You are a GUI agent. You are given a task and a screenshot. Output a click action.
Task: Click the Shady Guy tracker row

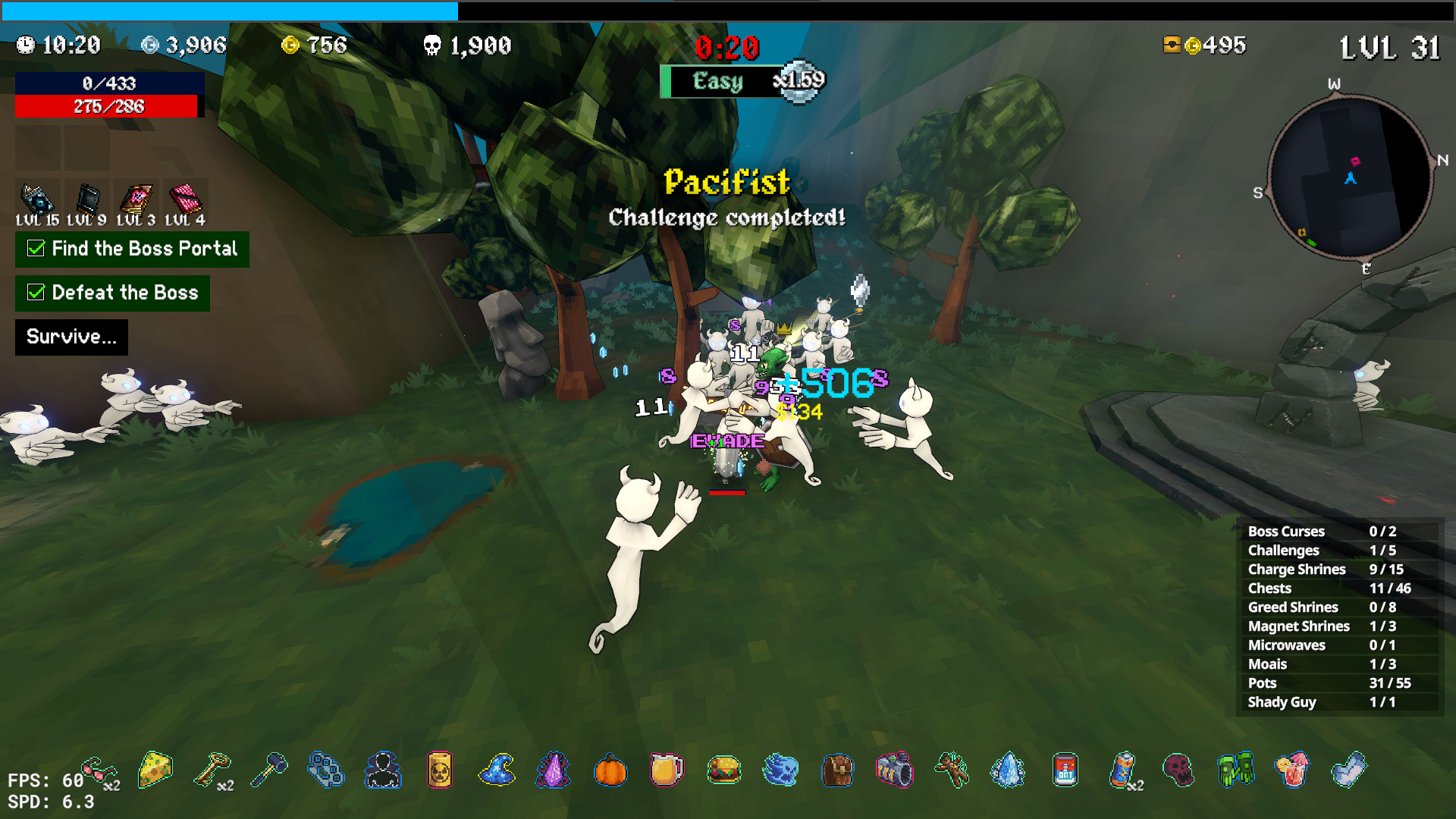pyautogui.click(x=1338, y=702)
